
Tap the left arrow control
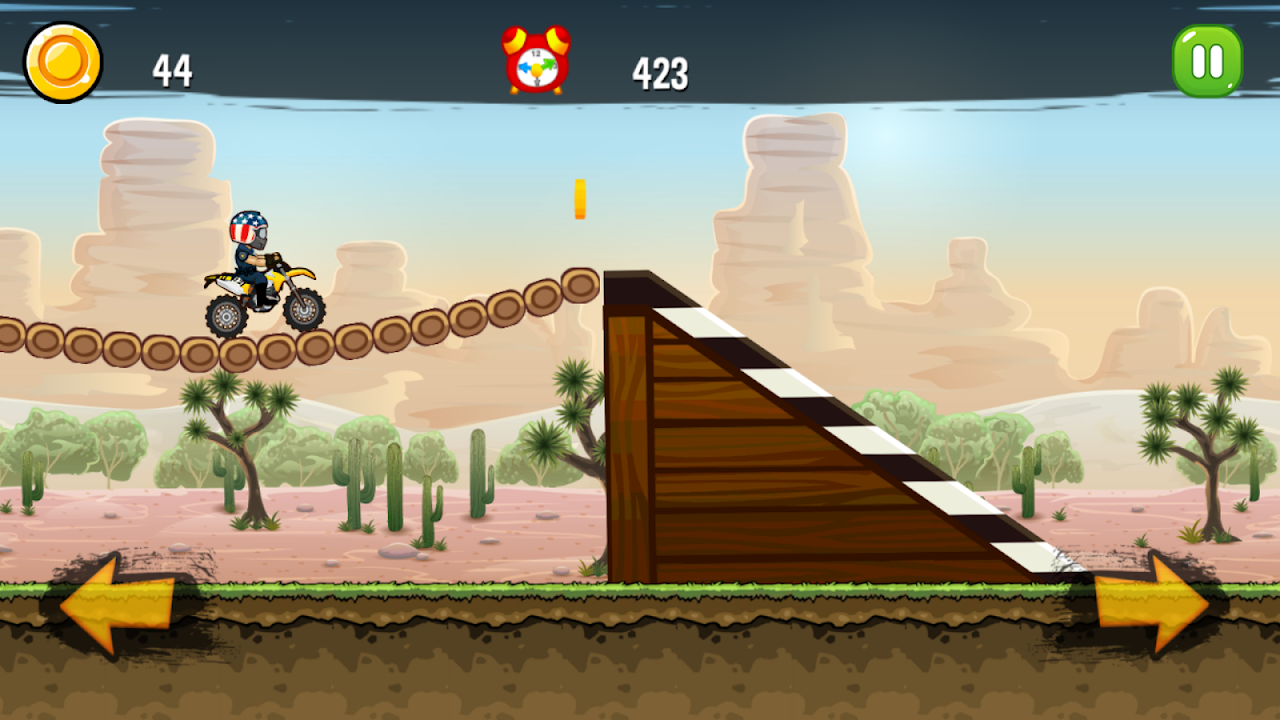[x=118, y=604]
